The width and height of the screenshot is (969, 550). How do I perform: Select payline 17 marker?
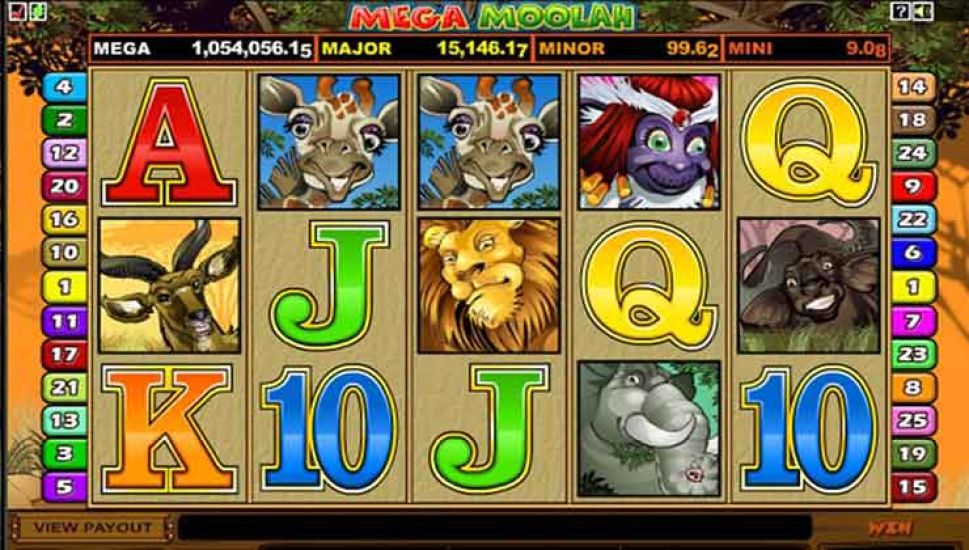pyautogui.click(x=64, y=354)
